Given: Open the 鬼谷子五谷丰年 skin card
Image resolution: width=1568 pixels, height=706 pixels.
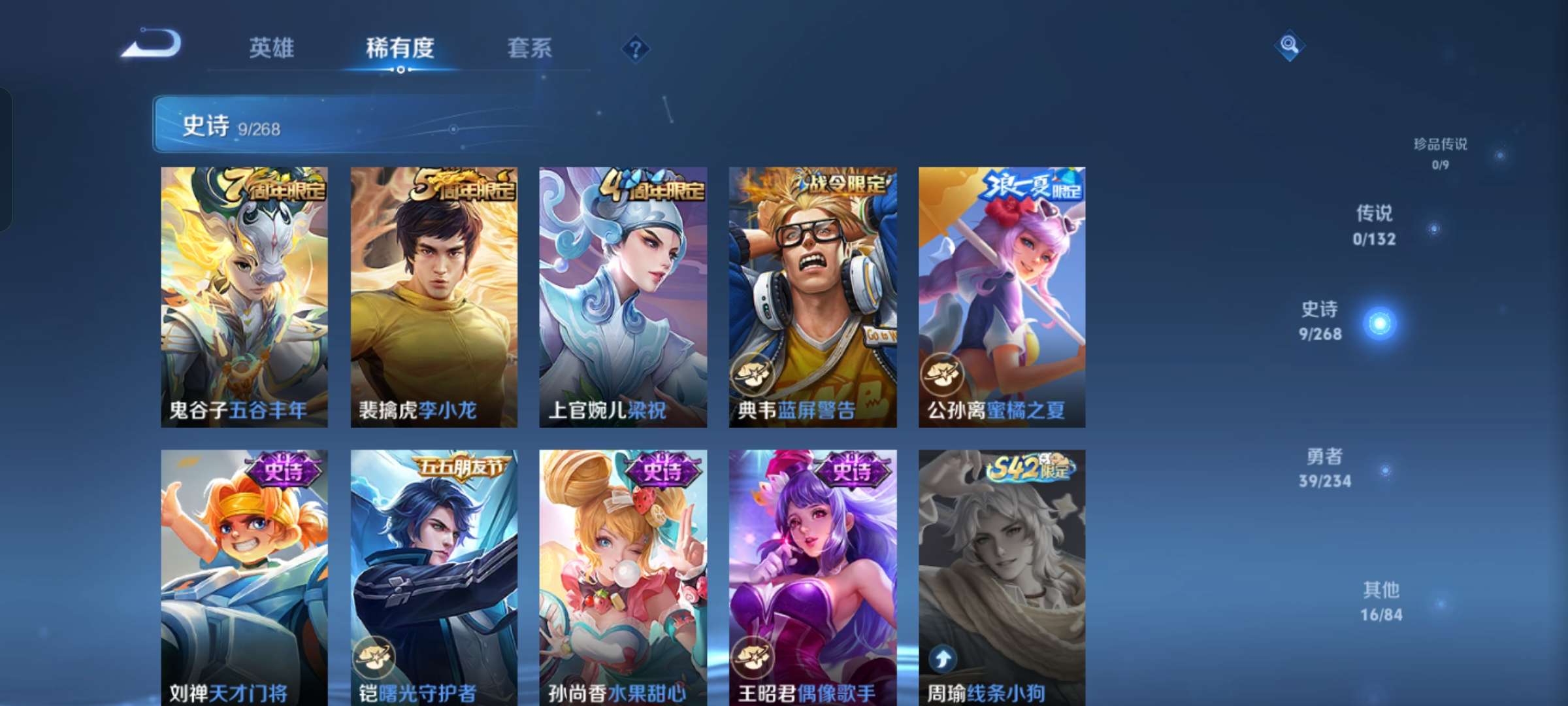Looking at the screenshot, I should coord(244,294).
